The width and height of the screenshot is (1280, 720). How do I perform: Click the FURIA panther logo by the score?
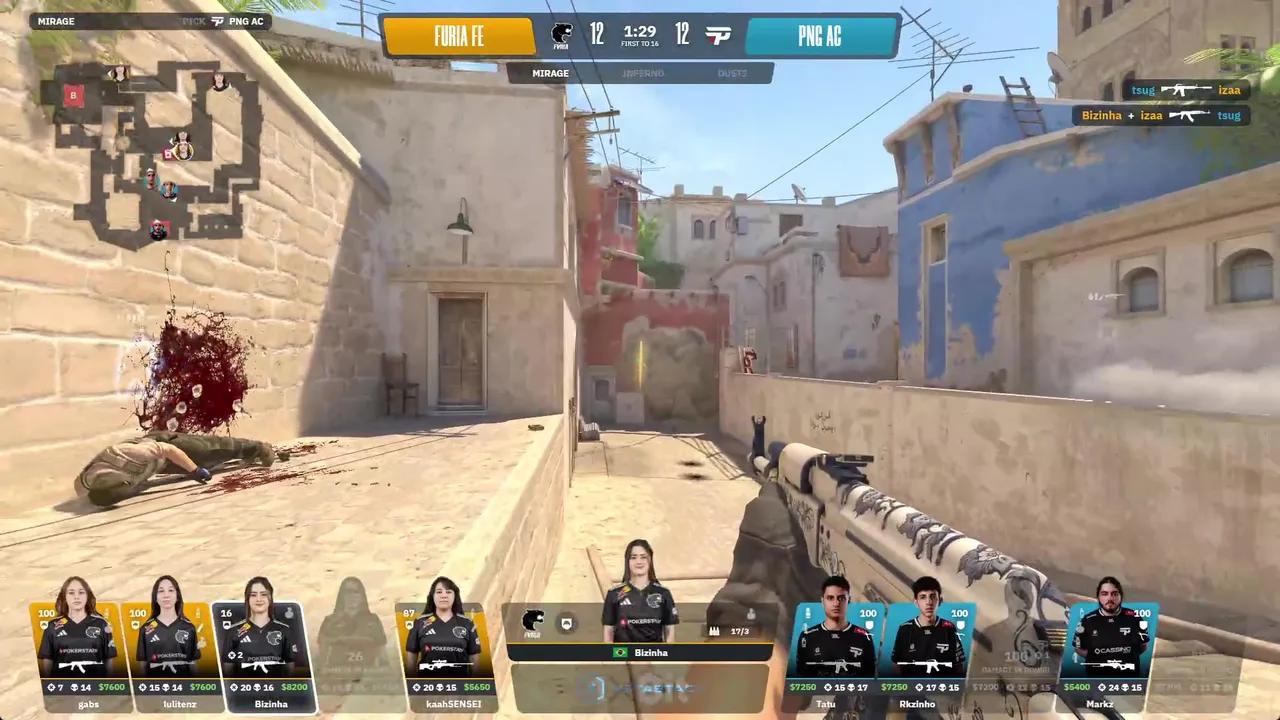[x=562, y=35]
